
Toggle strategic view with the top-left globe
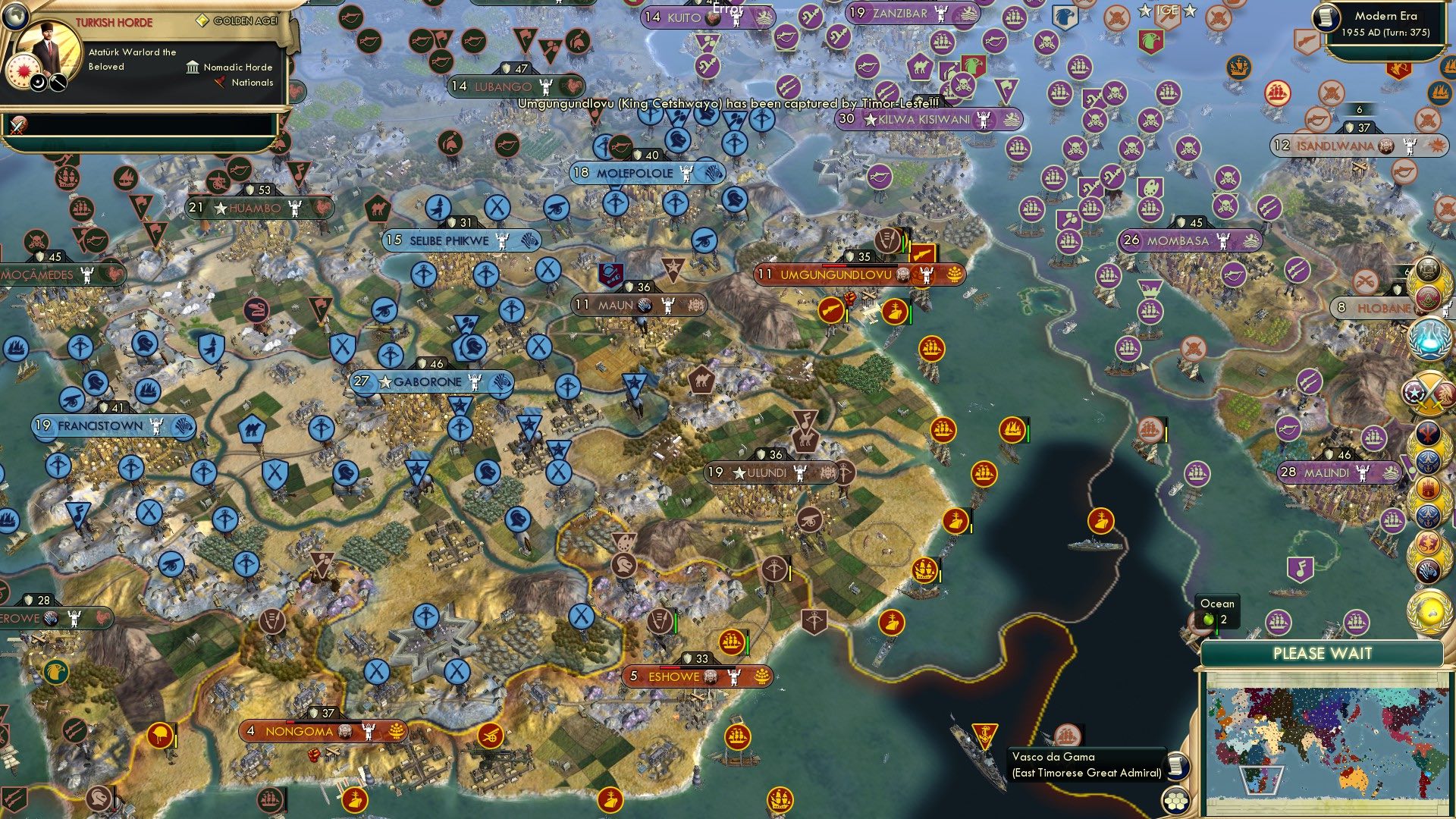point(15,17)
